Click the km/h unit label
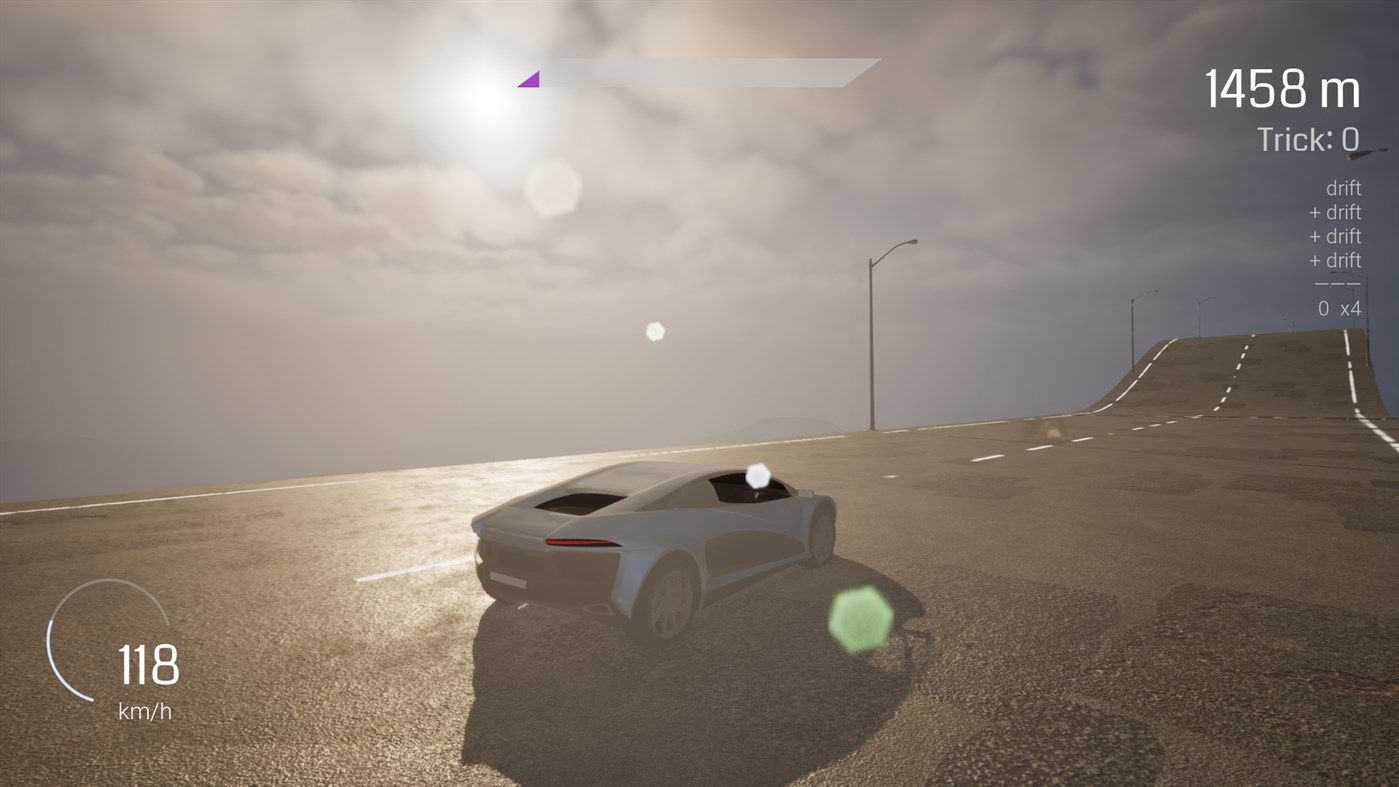1399x787 pixels. click(x=146, y=712)
